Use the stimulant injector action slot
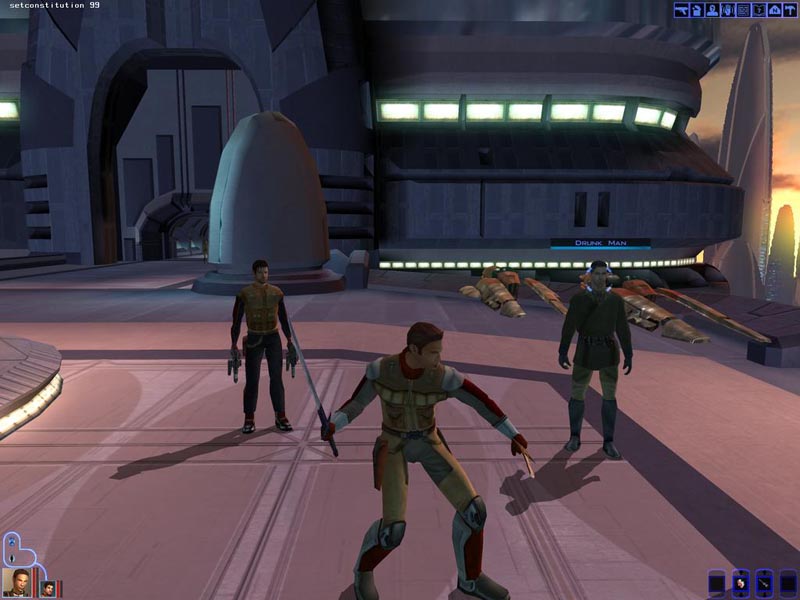 764,581
